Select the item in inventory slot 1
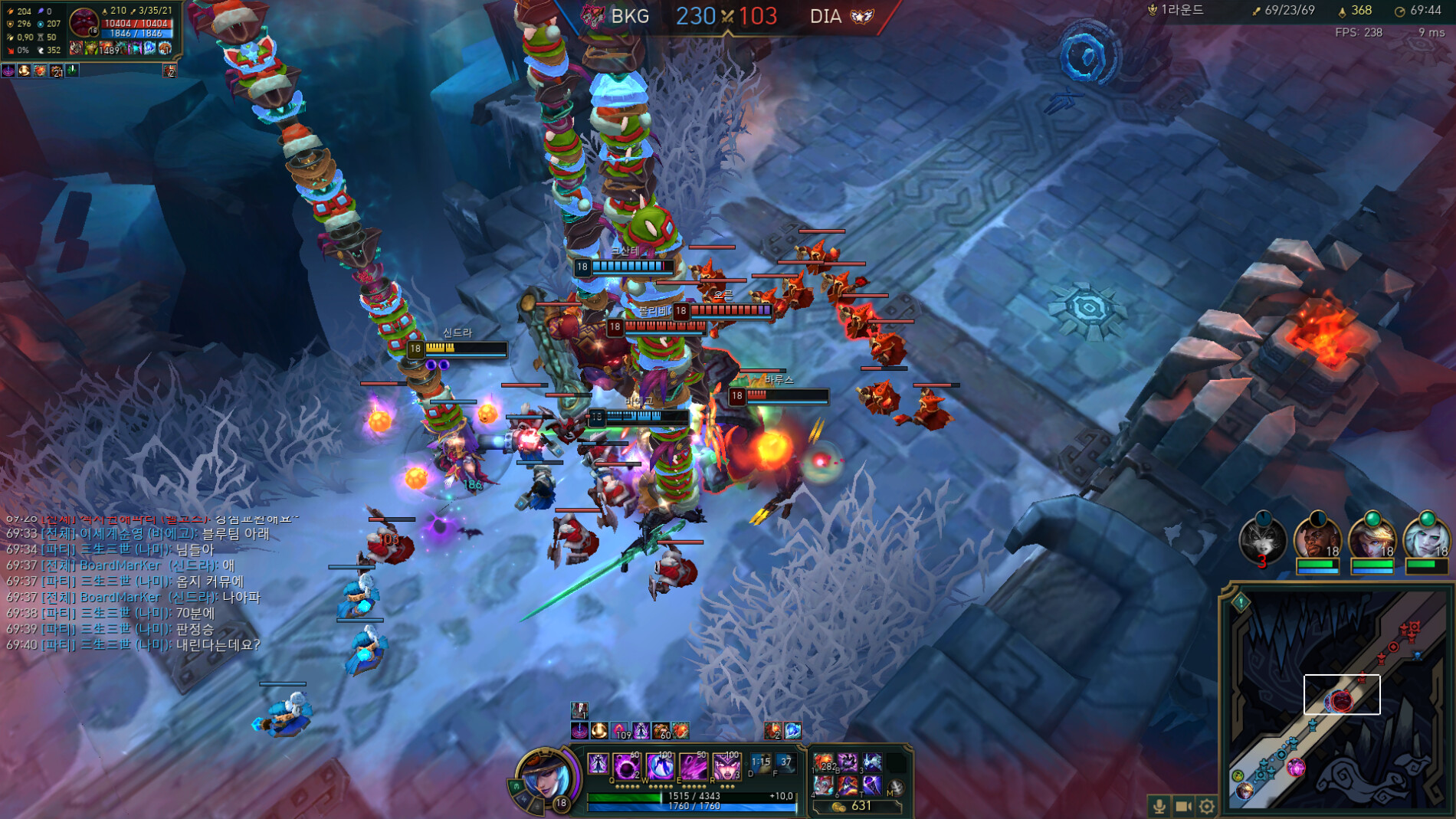This screenshot has height=819, width=1456. click(825, 762)
